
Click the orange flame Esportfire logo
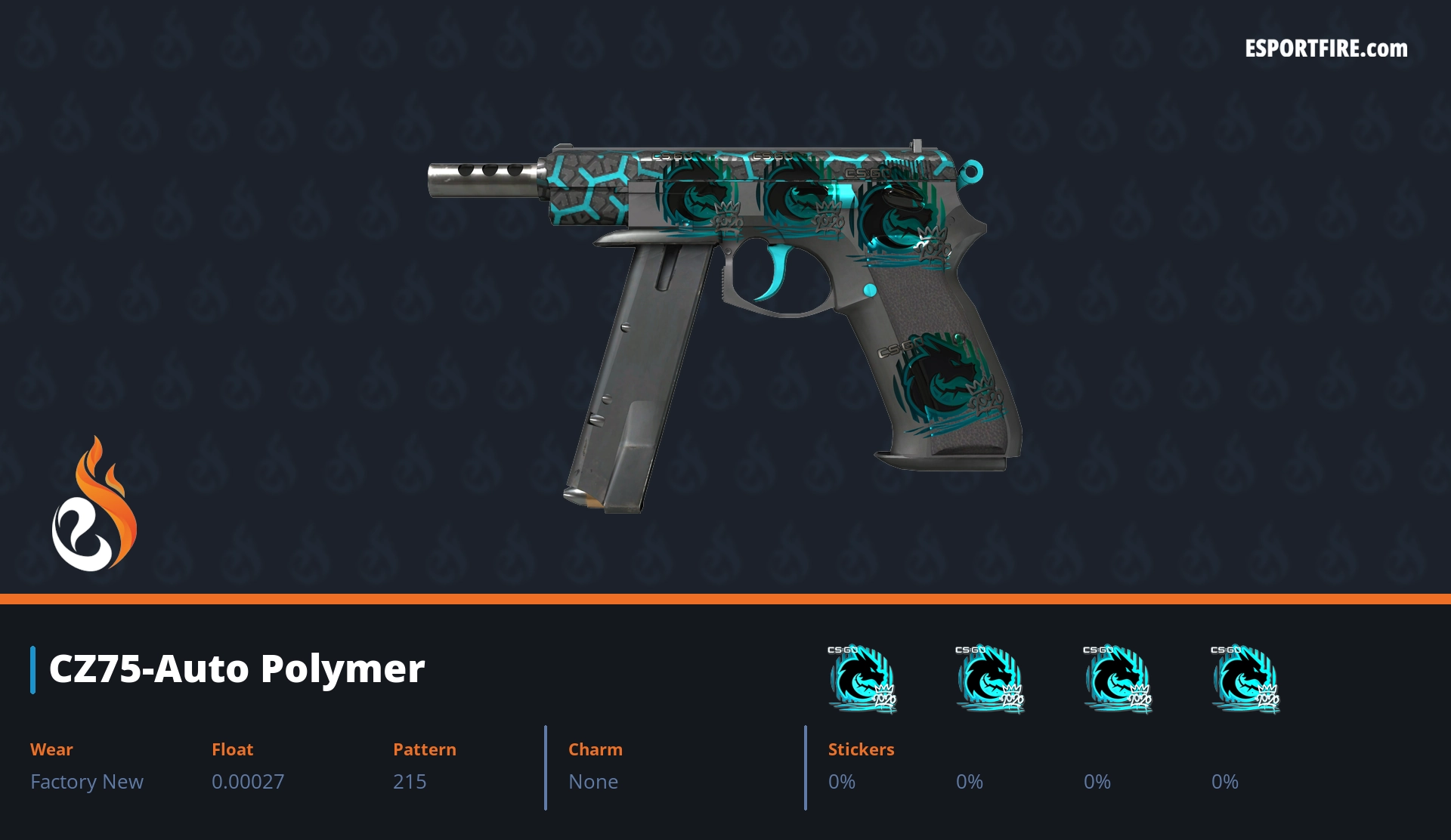point(94,505)
